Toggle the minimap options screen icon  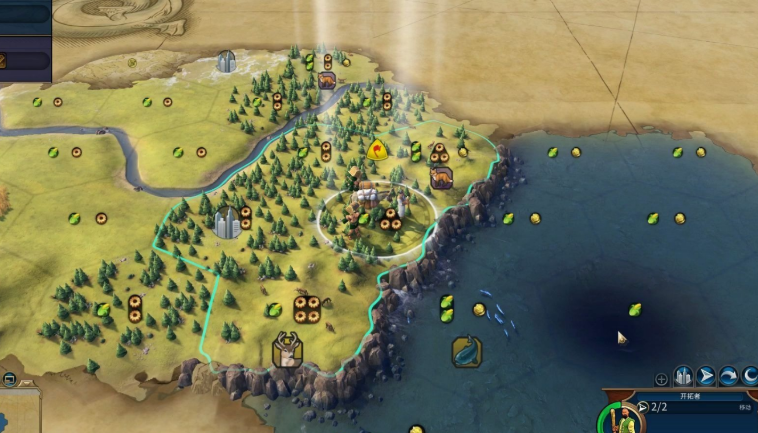[9, 379]
